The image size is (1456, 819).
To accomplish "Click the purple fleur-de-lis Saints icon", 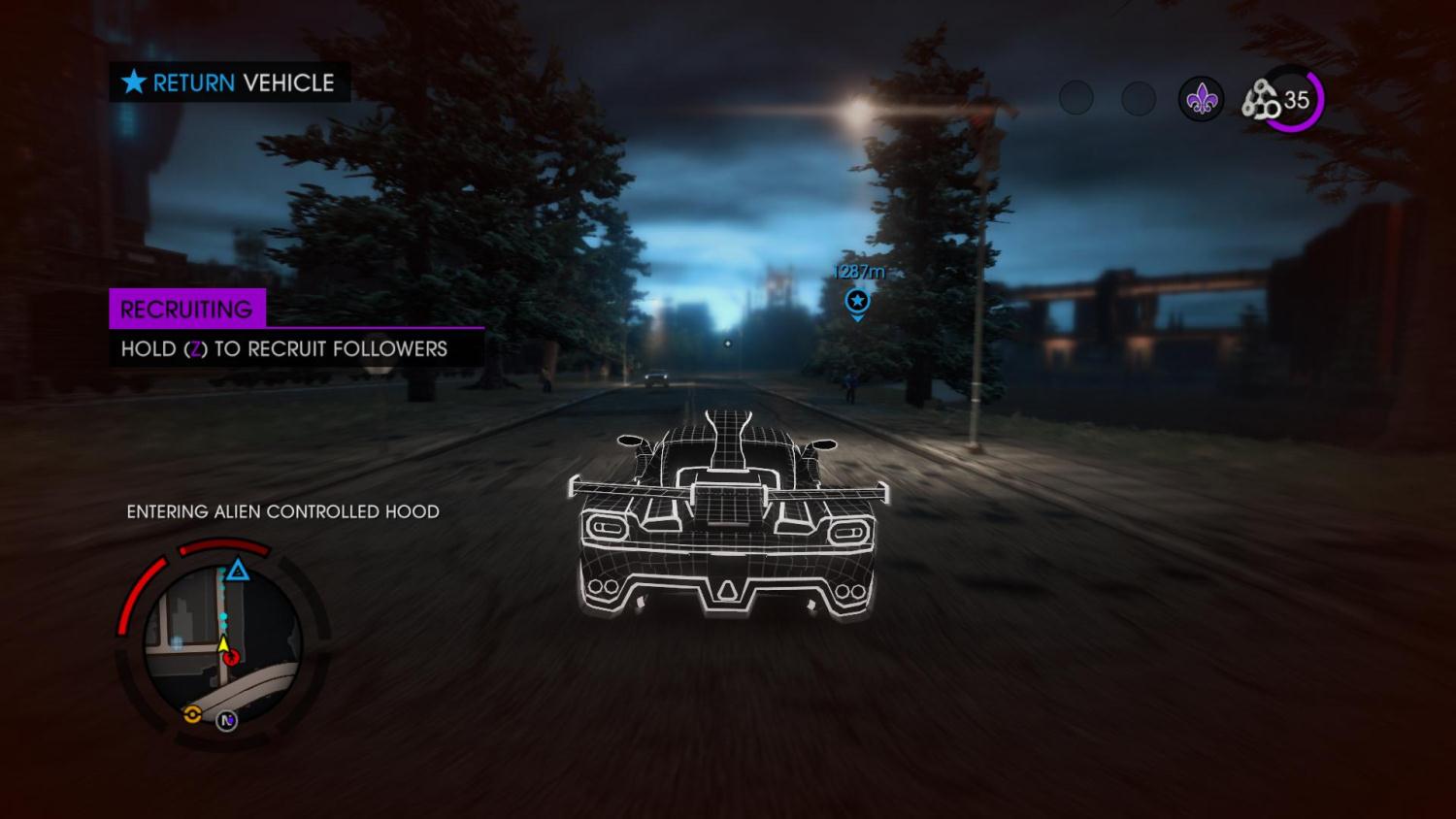I will point(1201,99).
